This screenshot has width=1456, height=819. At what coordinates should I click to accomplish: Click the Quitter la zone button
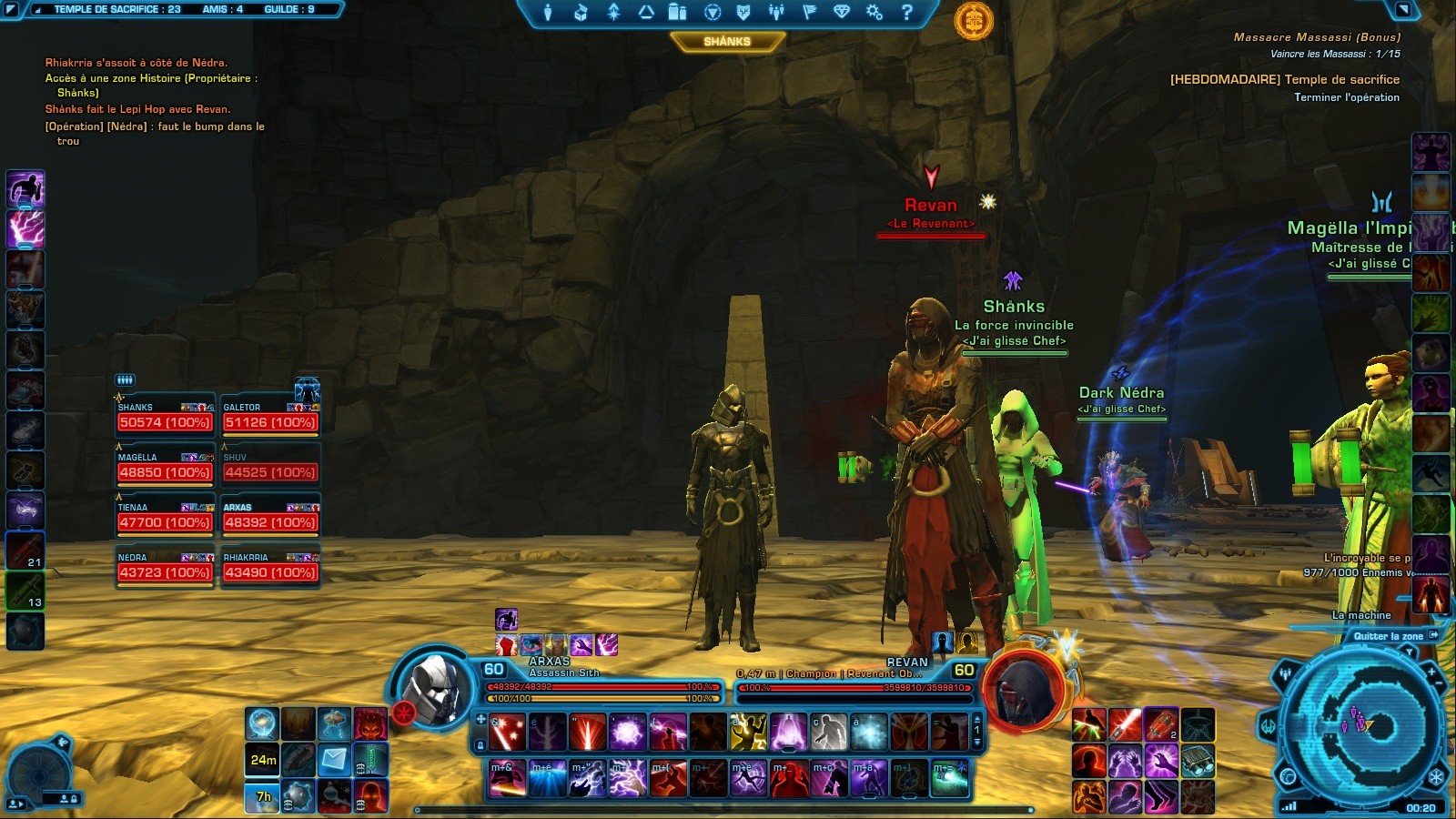pos(1390,636)
